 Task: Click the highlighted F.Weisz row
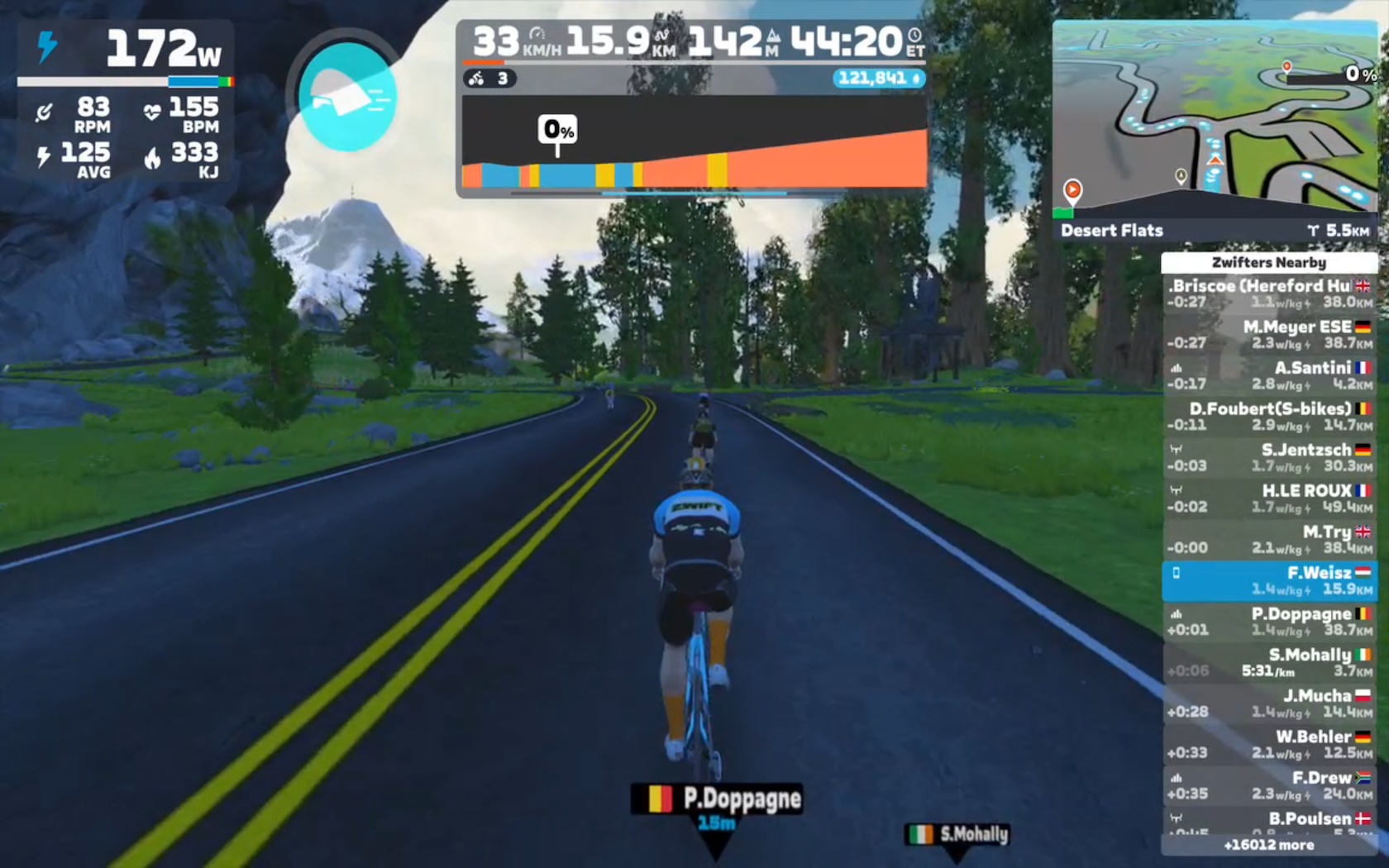pyautogui.click(x=1269, y=580)
